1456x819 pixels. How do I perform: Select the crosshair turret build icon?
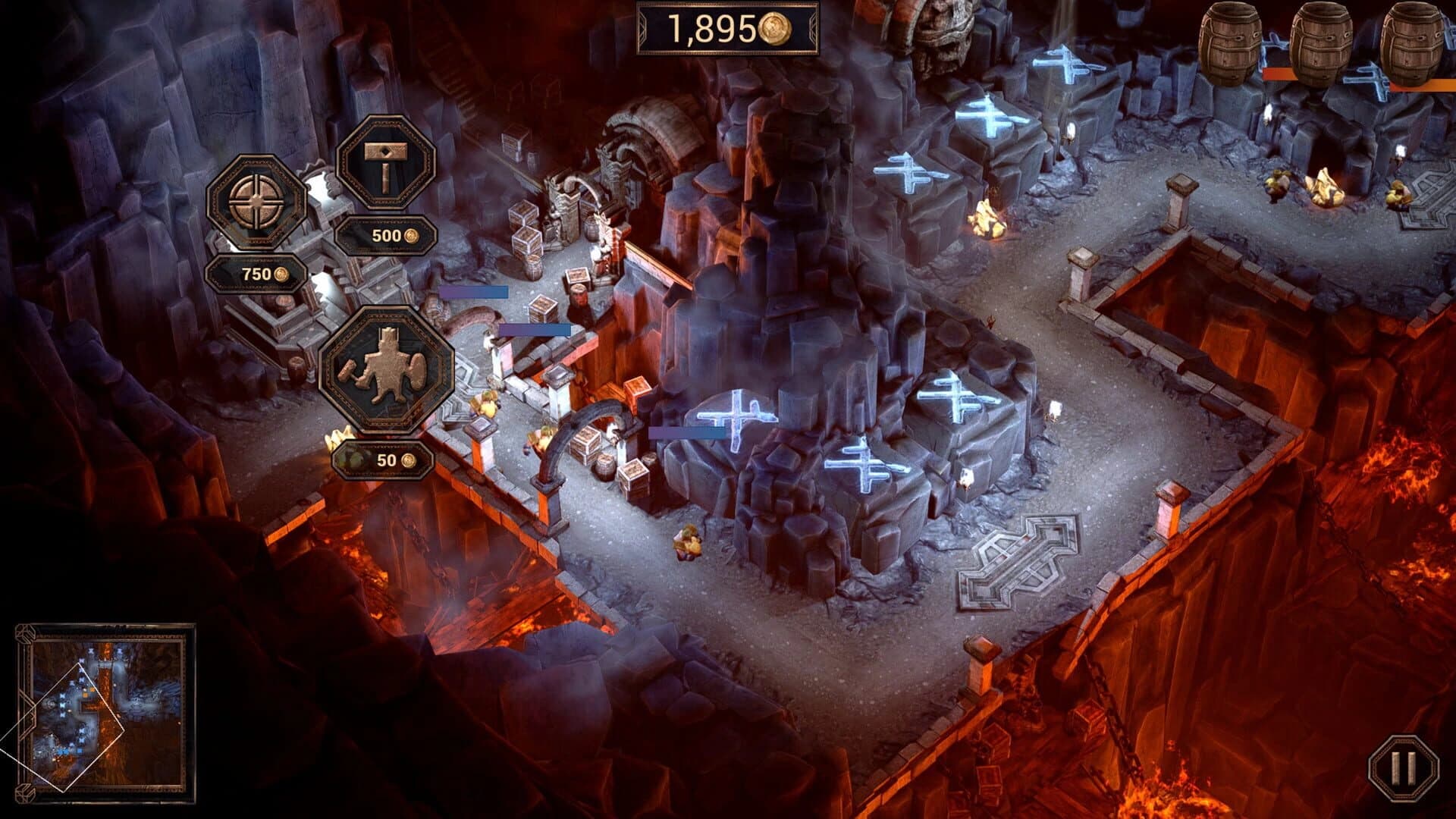coord(258,199)
